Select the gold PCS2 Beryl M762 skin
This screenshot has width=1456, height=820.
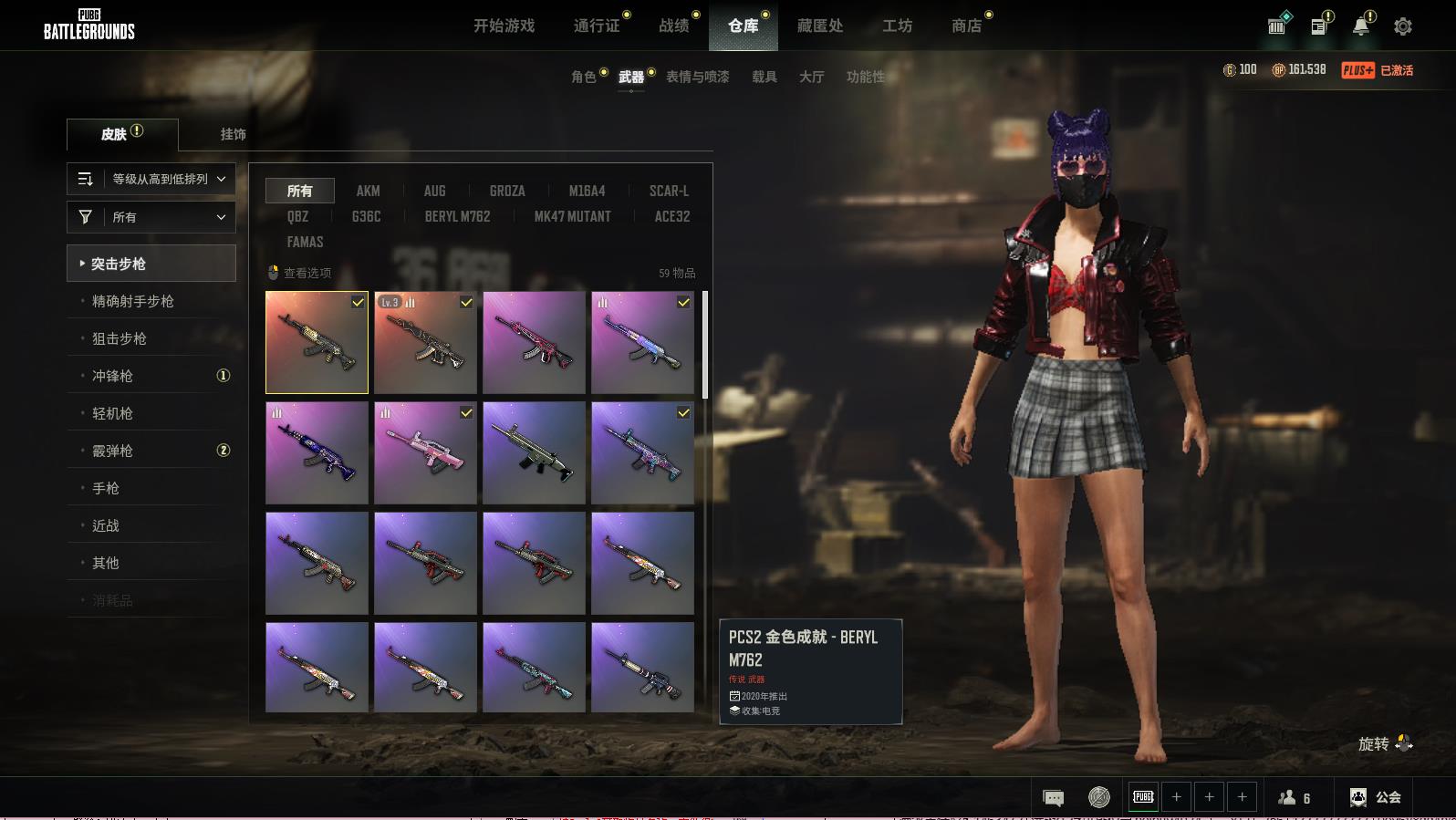pyautogui.click(x=317, y=343)
